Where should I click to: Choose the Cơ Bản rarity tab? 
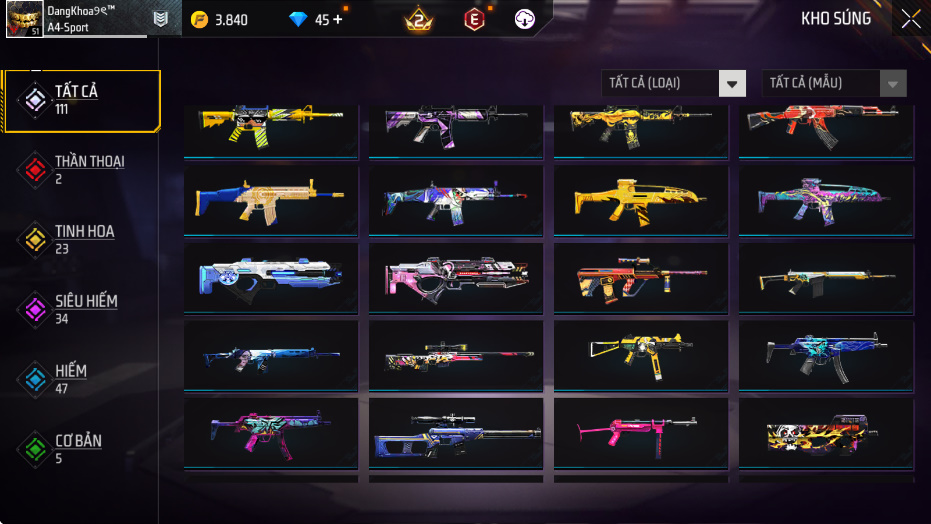pyautogui.click(x=82, y=448)
